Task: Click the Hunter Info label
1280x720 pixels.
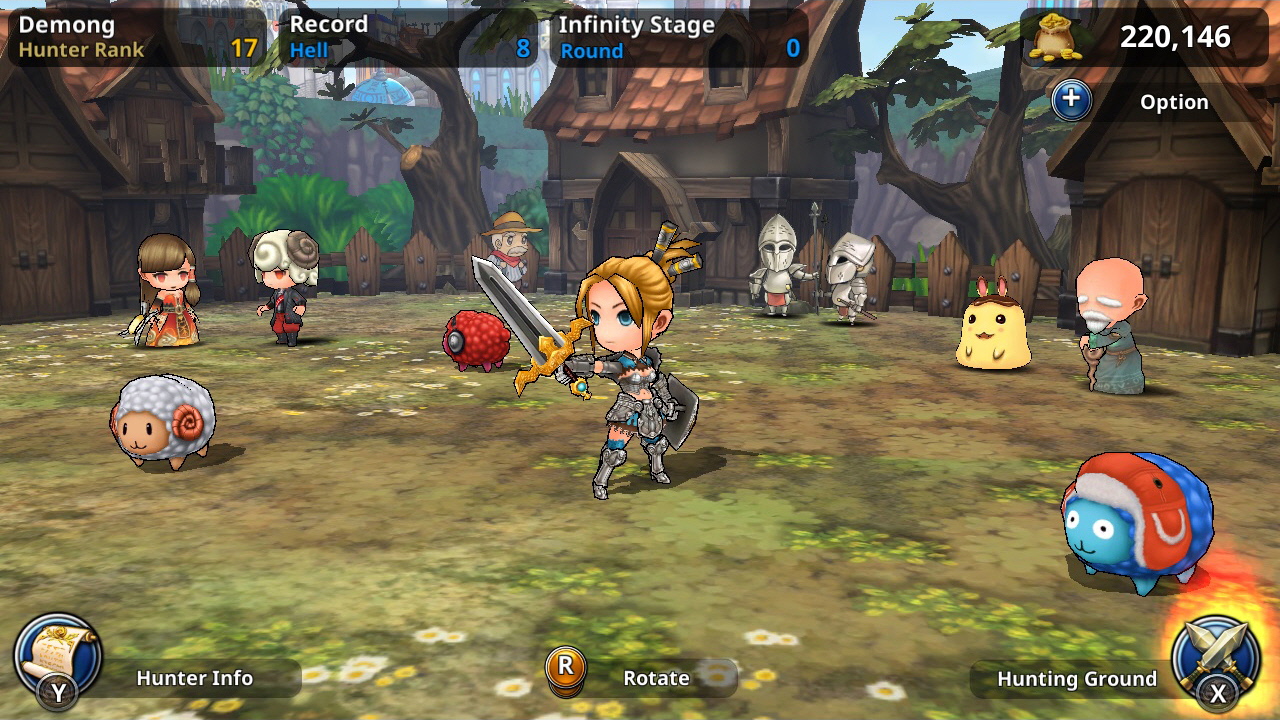Action: 196,678
